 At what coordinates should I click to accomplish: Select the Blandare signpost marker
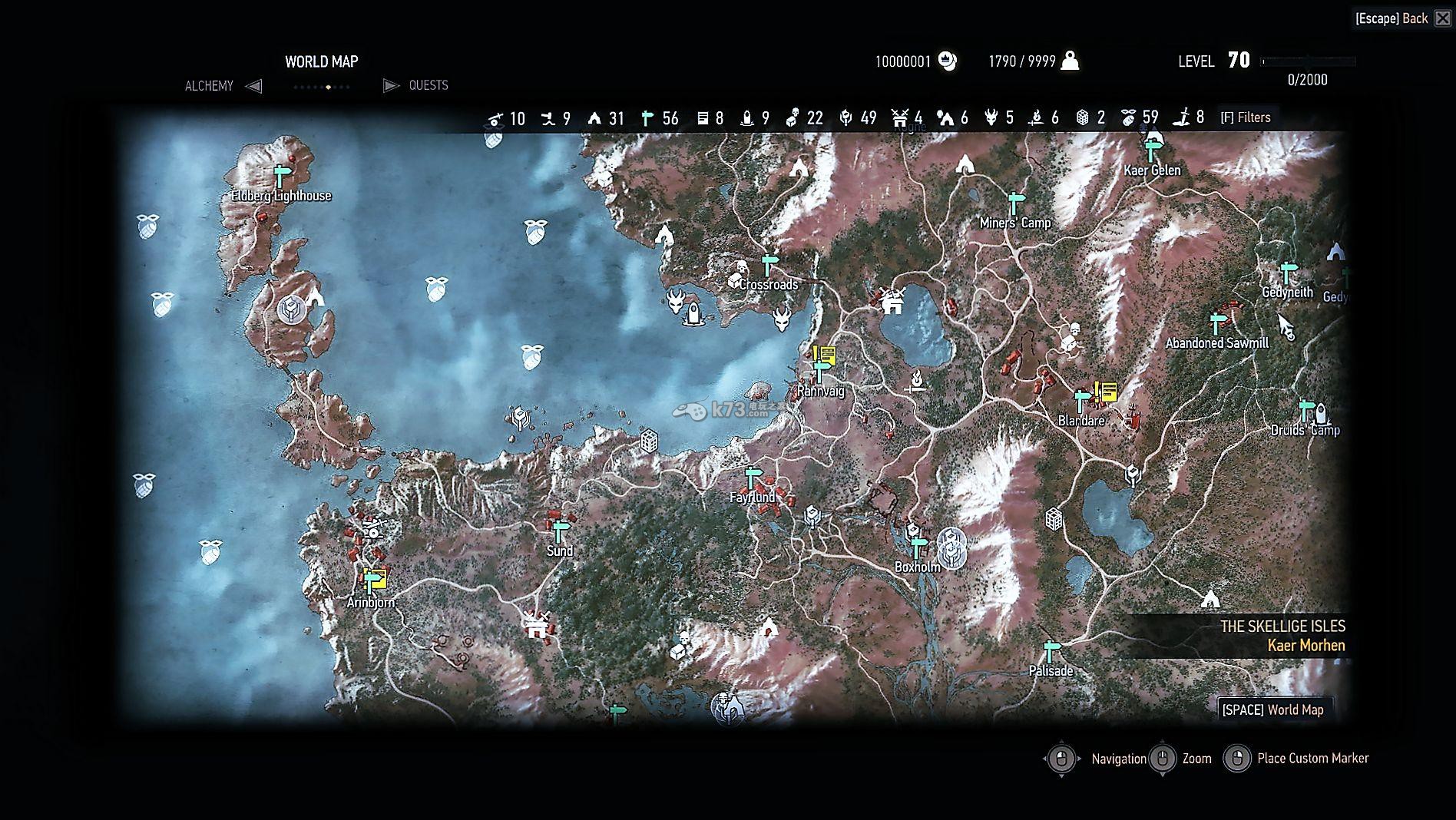pyautogui.click(x=1083, y=401)
